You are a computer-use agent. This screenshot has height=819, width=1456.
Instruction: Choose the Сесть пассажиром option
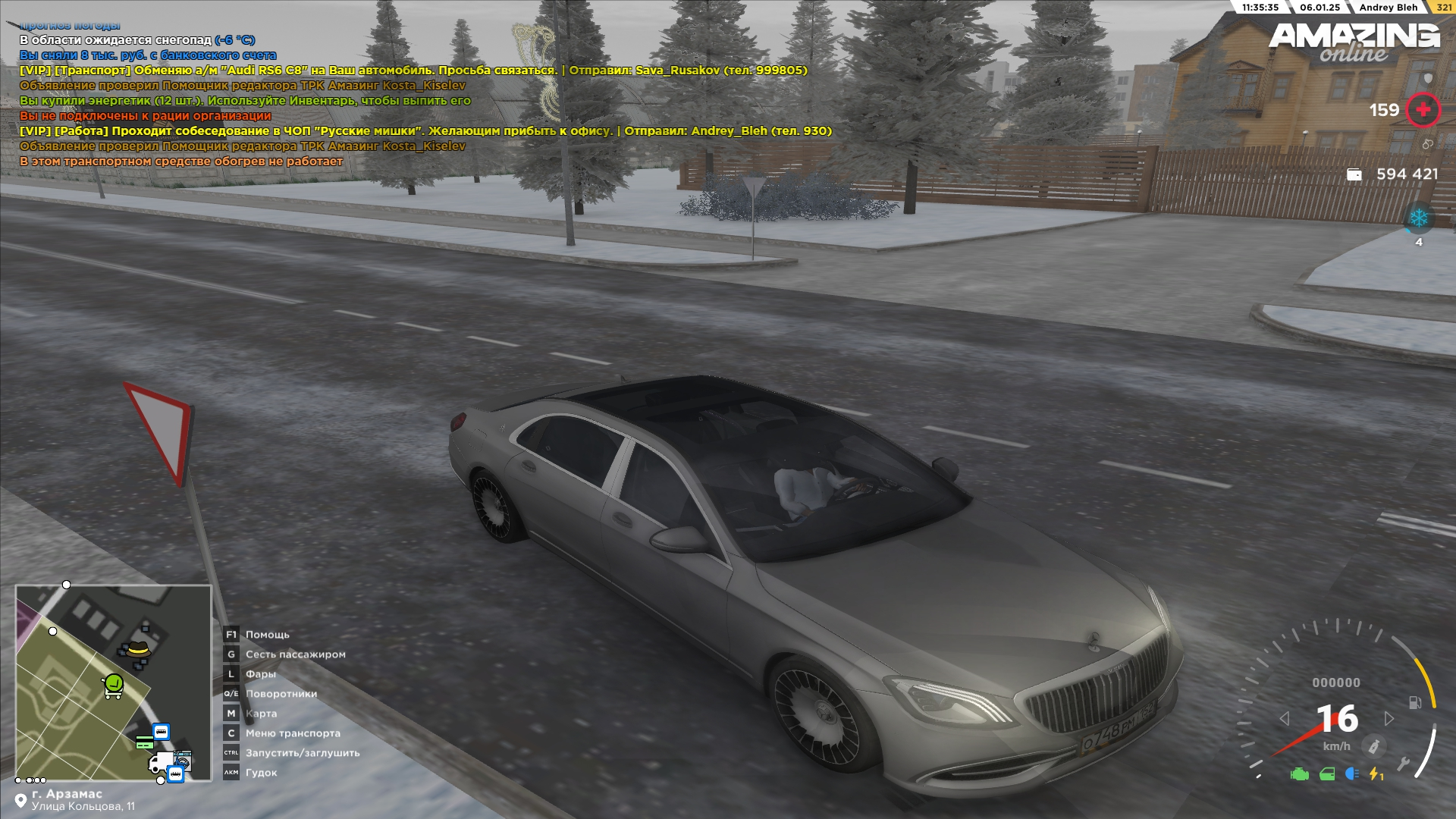point(295,654)
